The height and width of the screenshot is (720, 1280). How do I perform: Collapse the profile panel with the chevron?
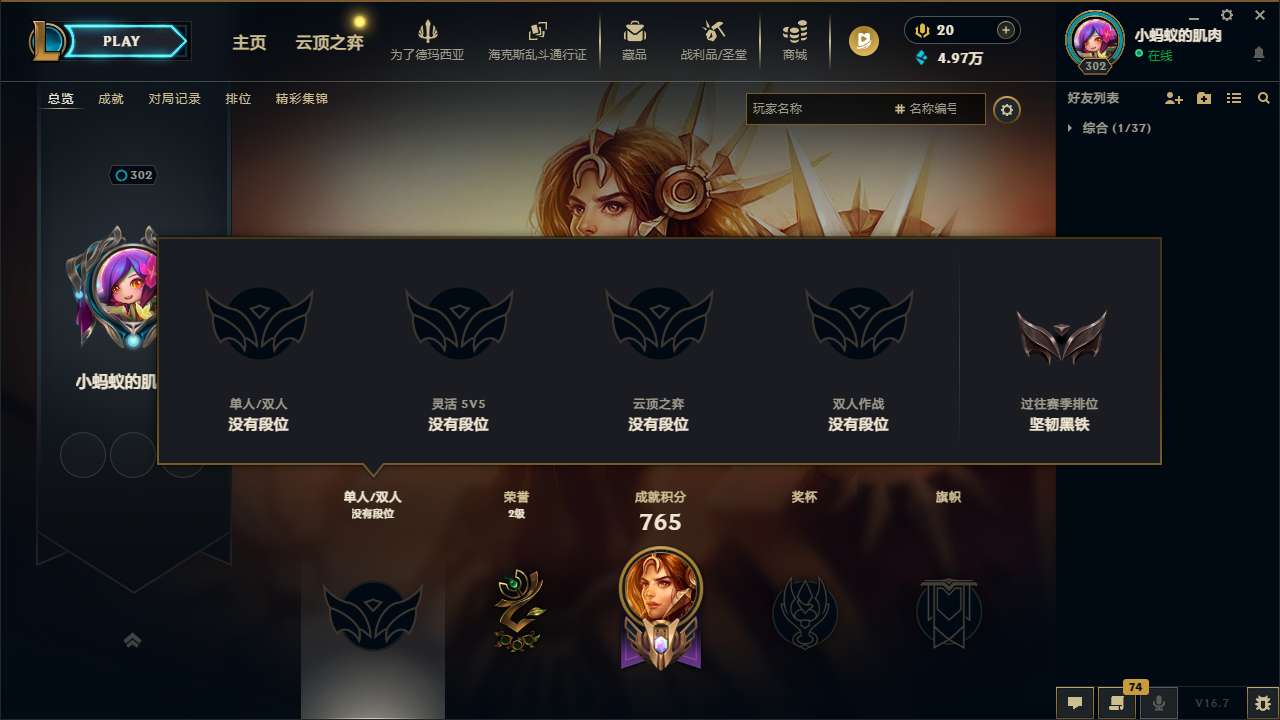(133, 640)
